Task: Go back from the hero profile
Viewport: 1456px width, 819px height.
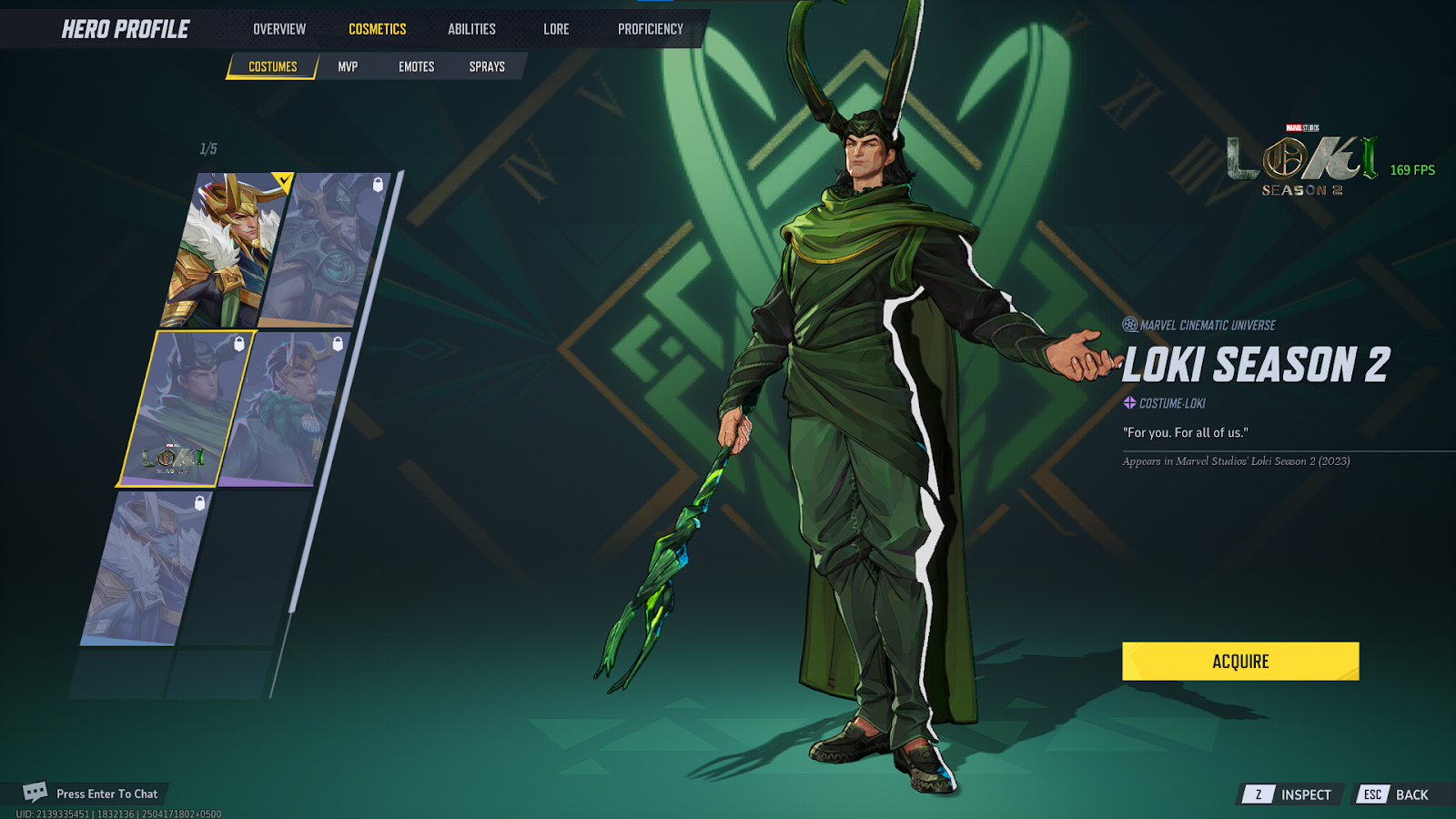Action: [x=1396, y=794]
